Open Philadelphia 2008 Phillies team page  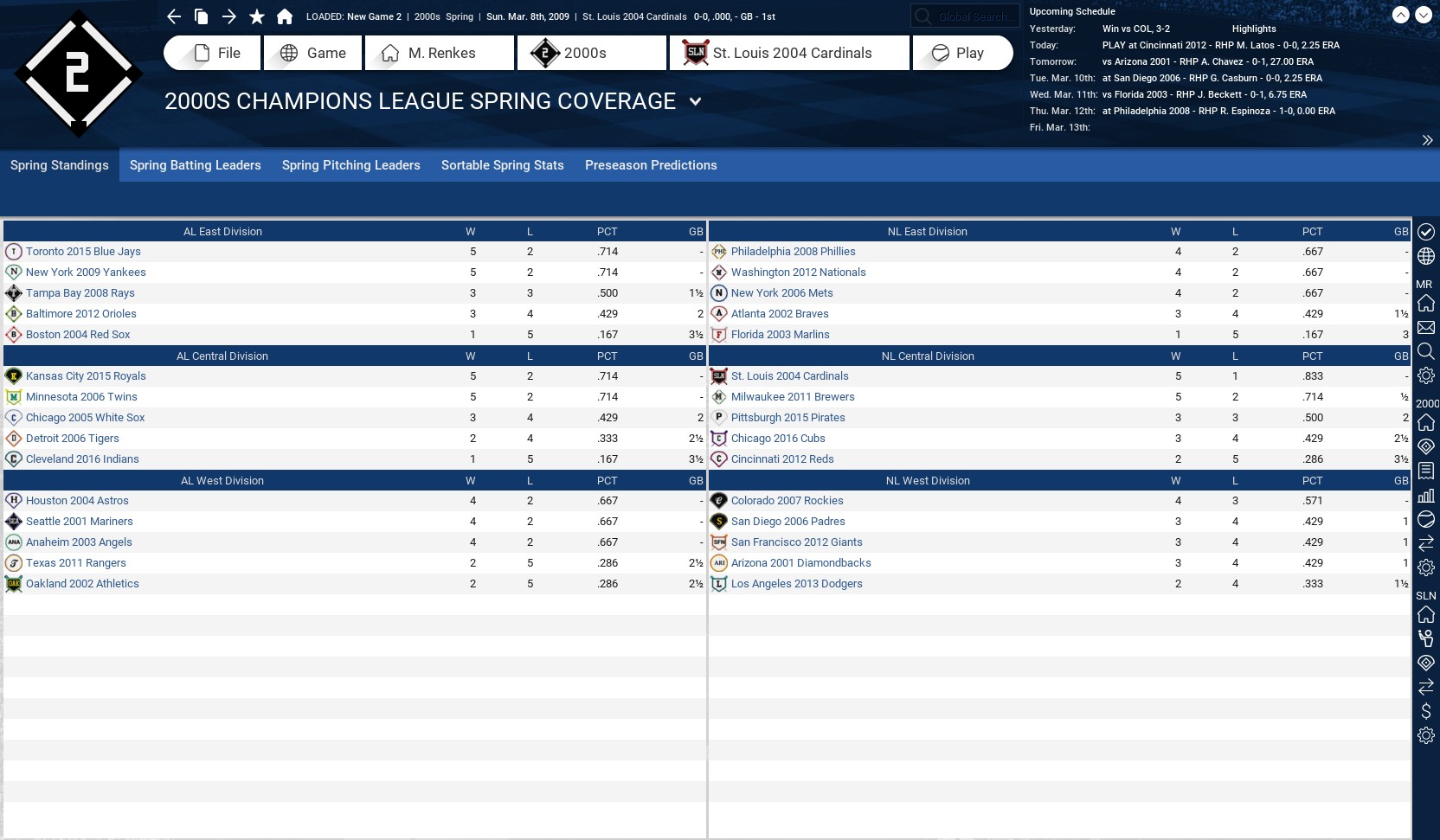point(793,252)
